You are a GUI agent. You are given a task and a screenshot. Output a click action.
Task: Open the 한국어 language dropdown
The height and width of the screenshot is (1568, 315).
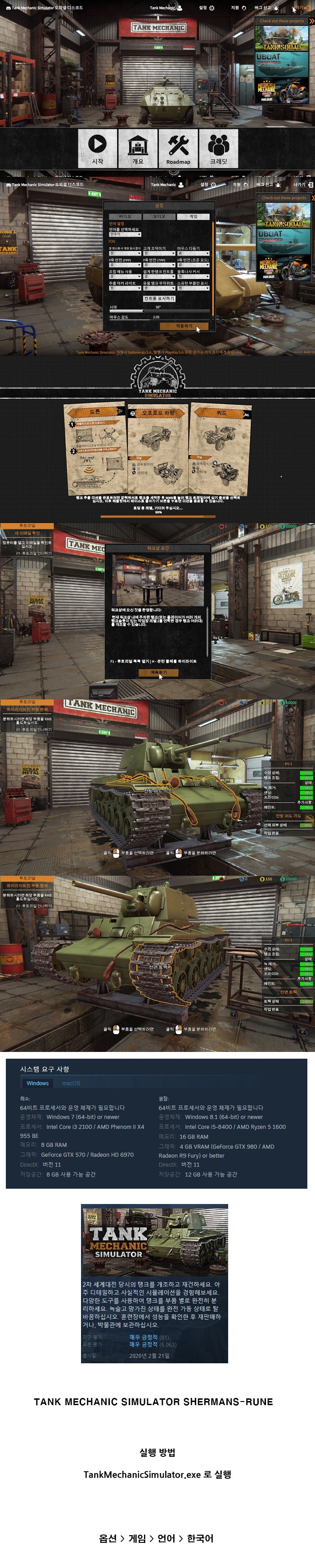pos(124,234)
